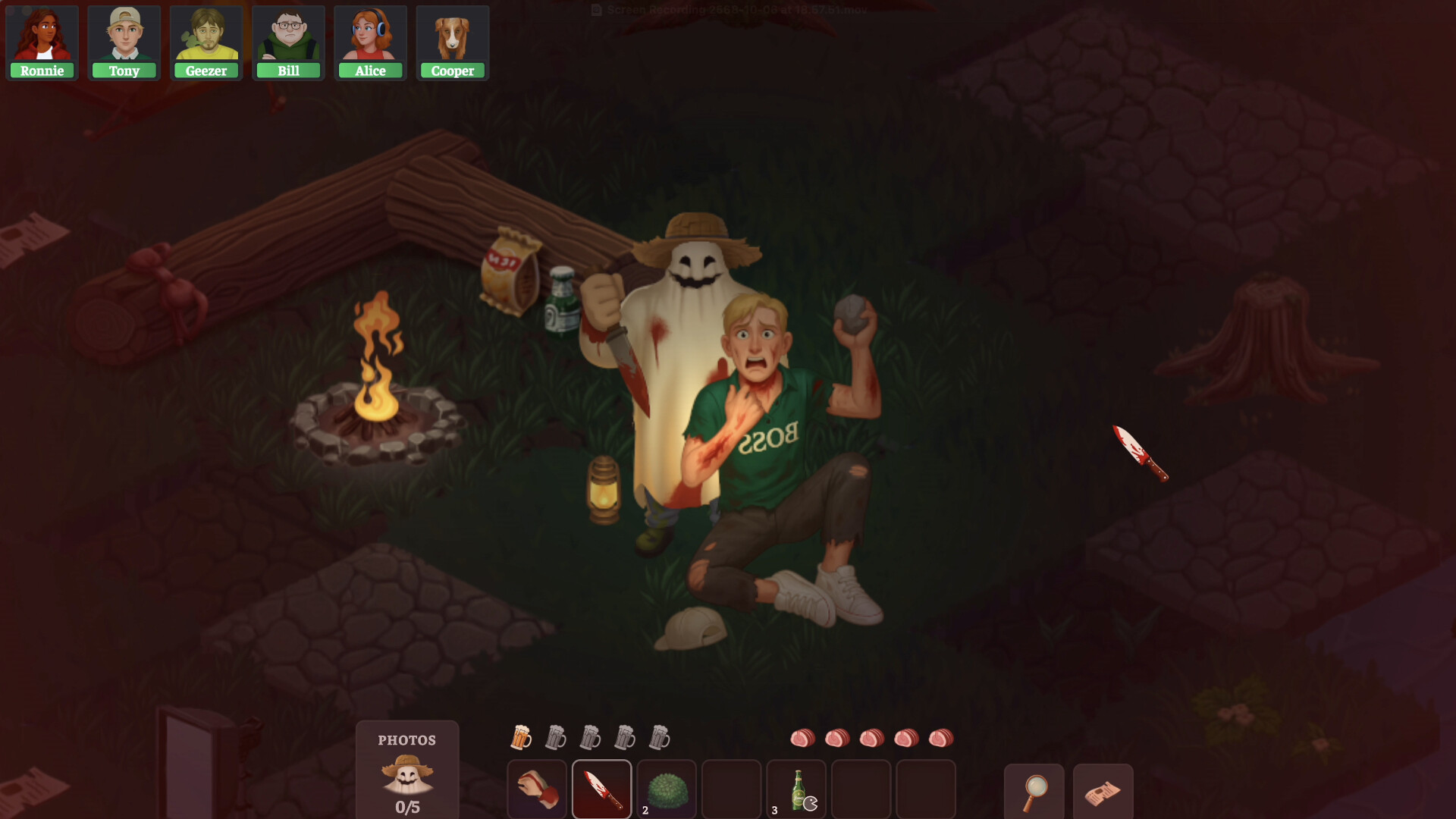Click the meat counter progress row

(x=871, y=736)
